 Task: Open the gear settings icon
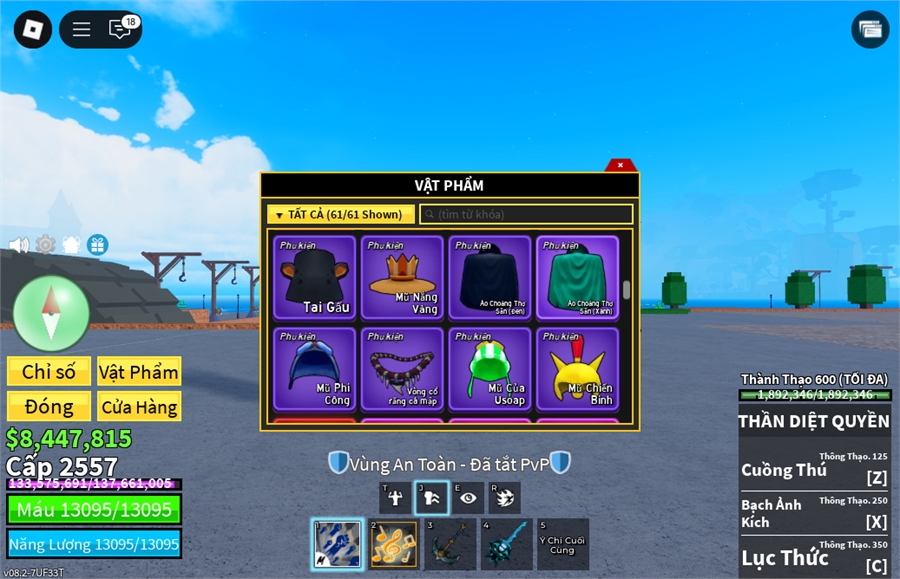tap(45, 245)
